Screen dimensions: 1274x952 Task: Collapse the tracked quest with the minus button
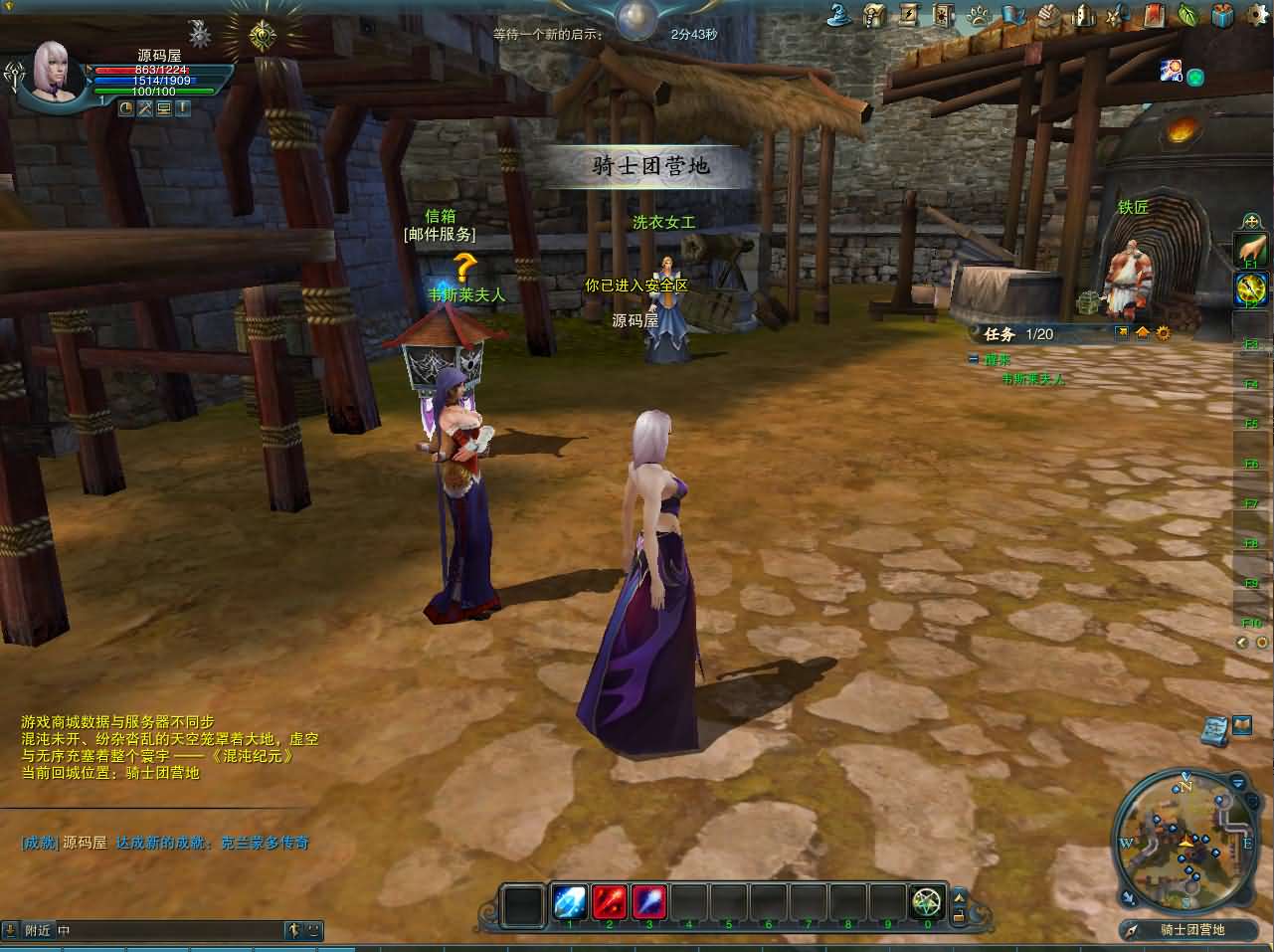click(x=974, y=359)
